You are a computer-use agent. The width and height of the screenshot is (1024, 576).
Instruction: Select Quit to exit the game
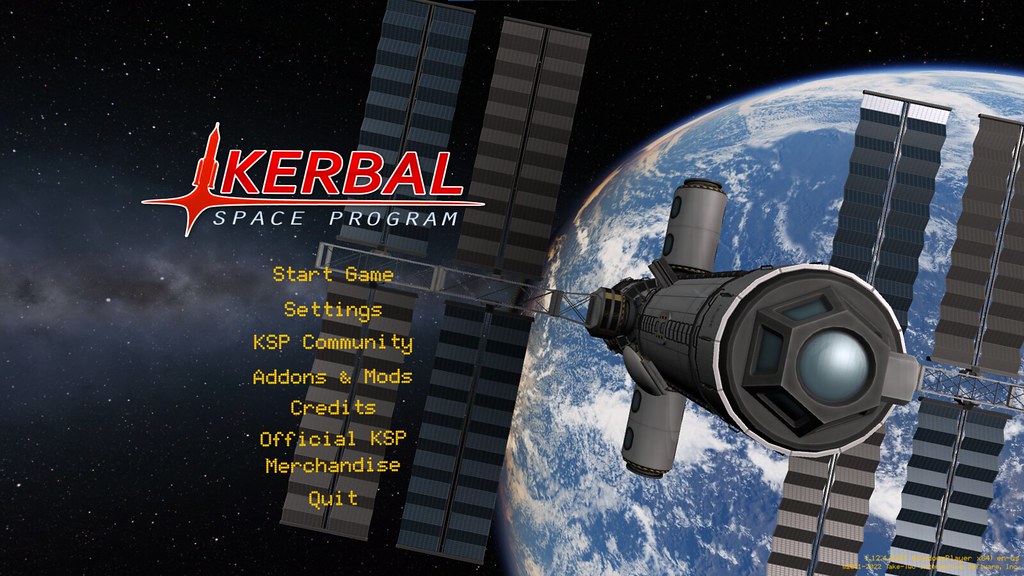[333, 498]
